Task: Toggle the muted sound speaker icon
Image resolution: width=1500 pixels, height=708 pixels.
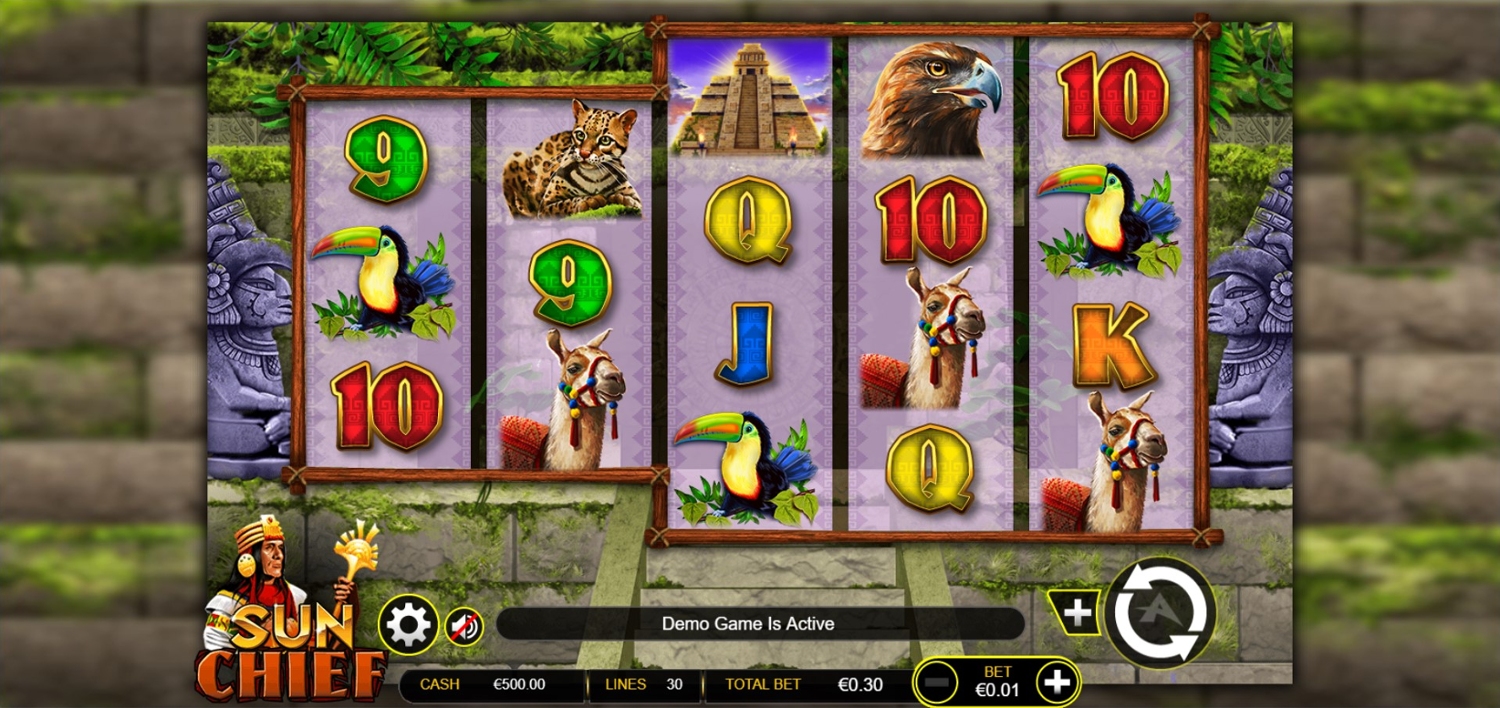Action: coord(464,627)
